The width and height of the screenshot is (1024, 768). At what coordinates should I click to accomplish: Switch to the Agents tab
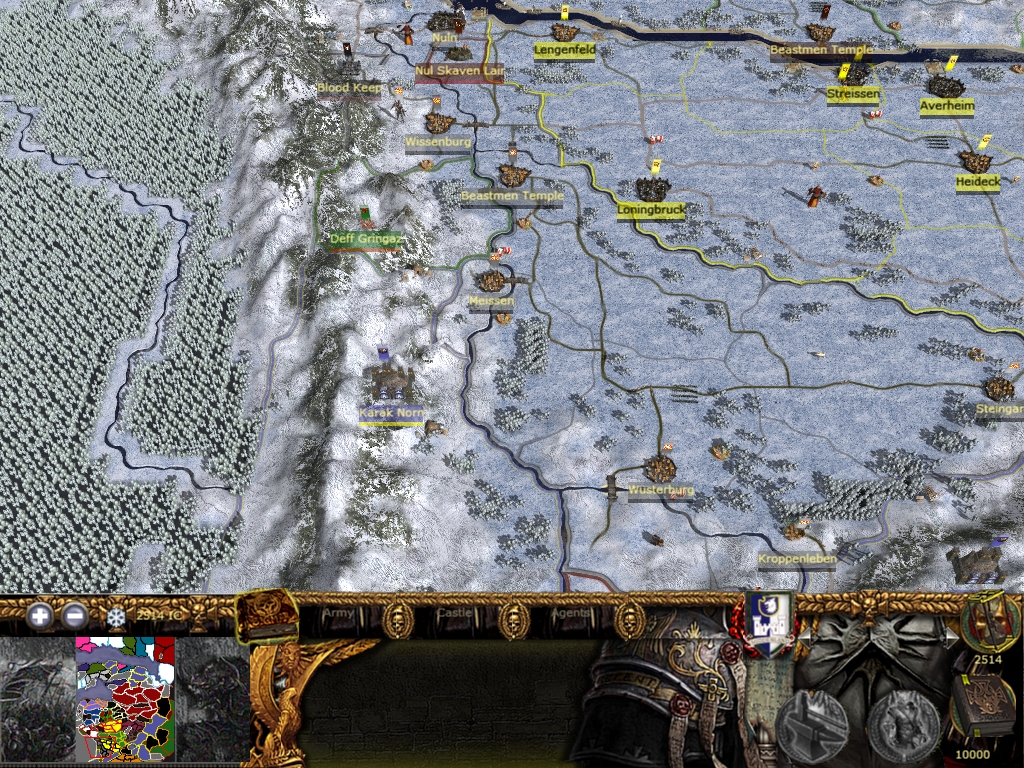[x=569, y=612]
